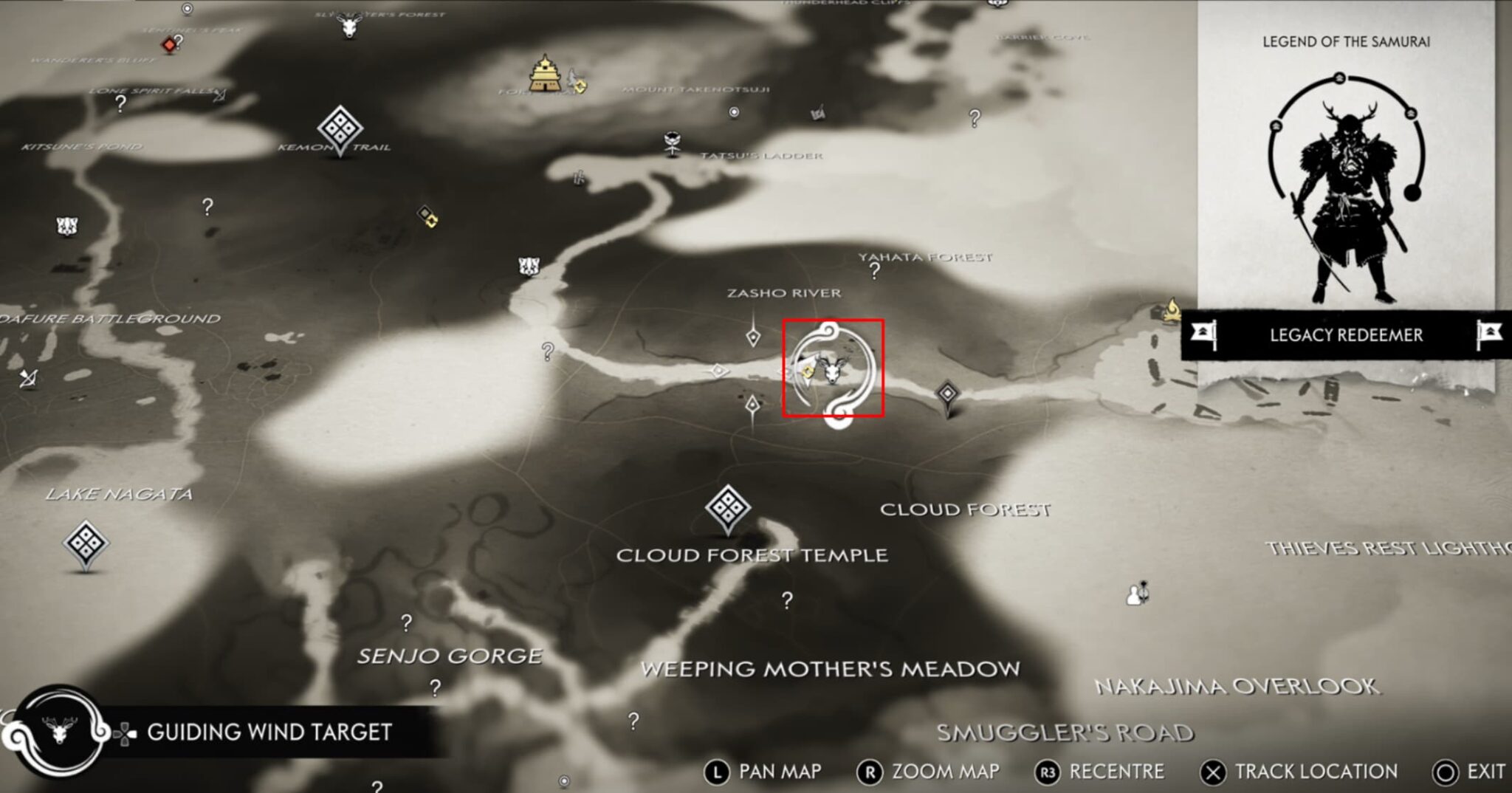The image size is (1512, 793).
Task: Select the red diamond marker near Wanderer's Bluff
Action: [x=169, y=44]
